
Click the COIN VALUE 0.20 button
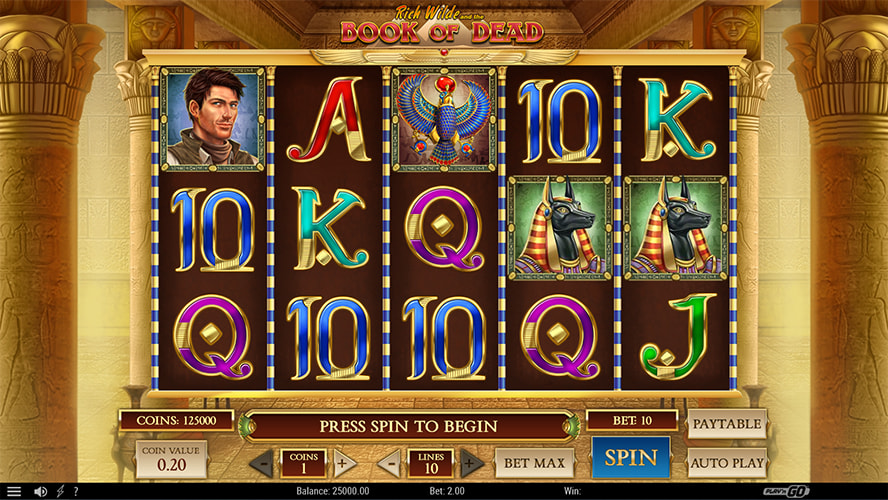coord(171,459)
